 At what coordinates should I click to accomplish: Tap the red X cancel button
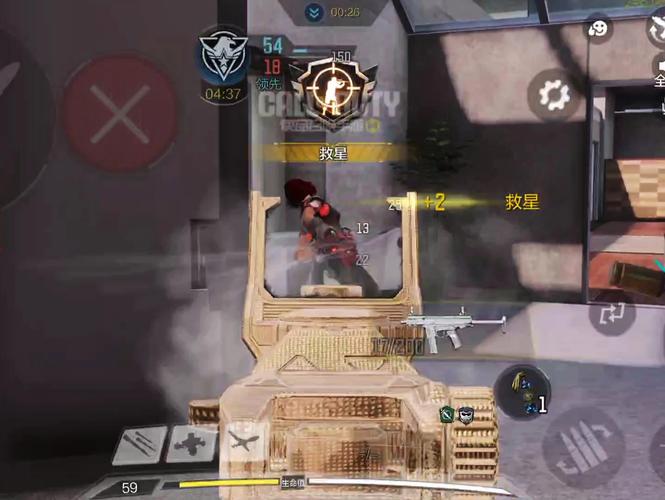coord(120,113)
